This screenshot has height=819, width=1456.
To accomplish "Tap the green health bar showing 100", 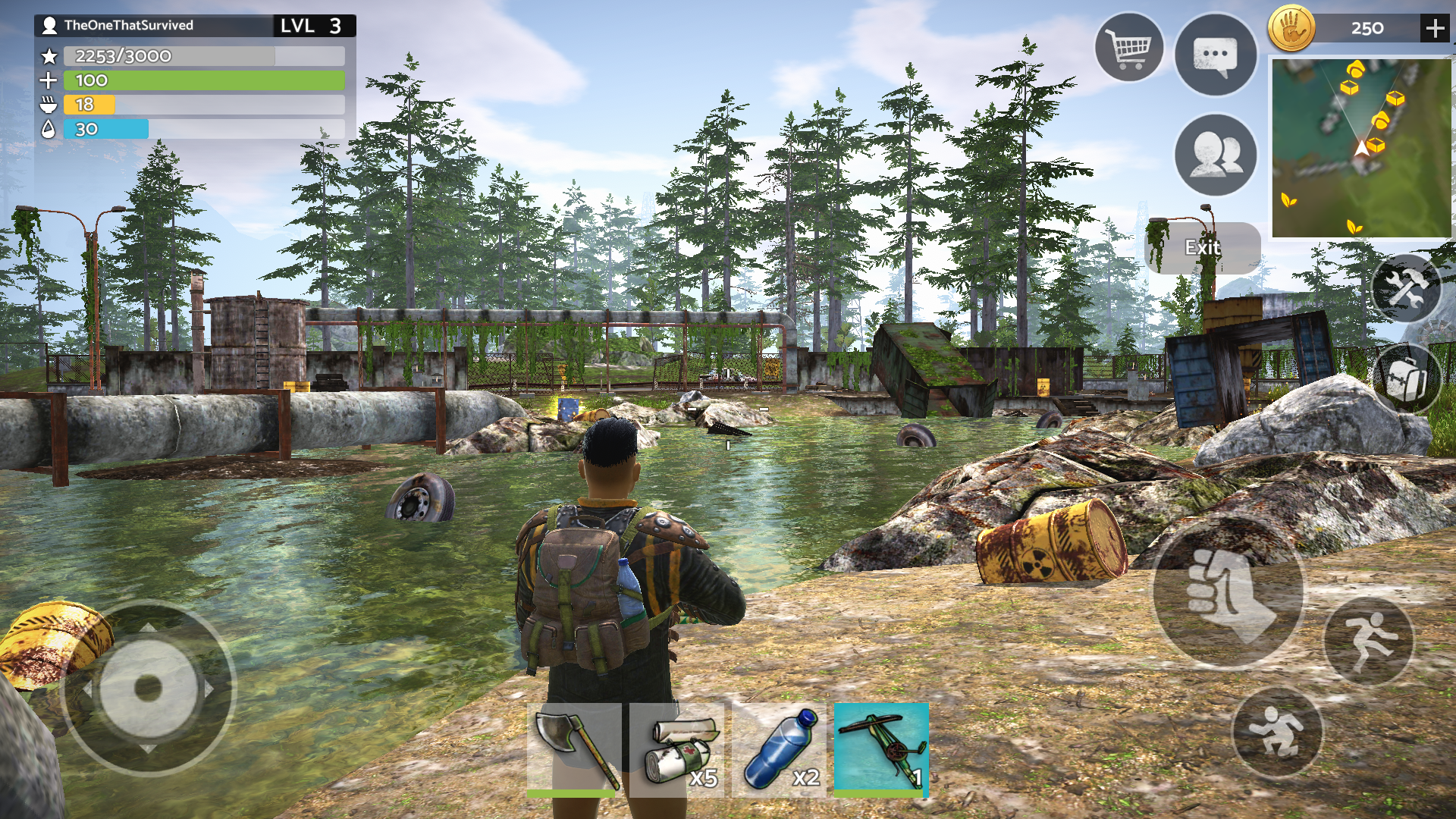I will [x=205, y=80].
